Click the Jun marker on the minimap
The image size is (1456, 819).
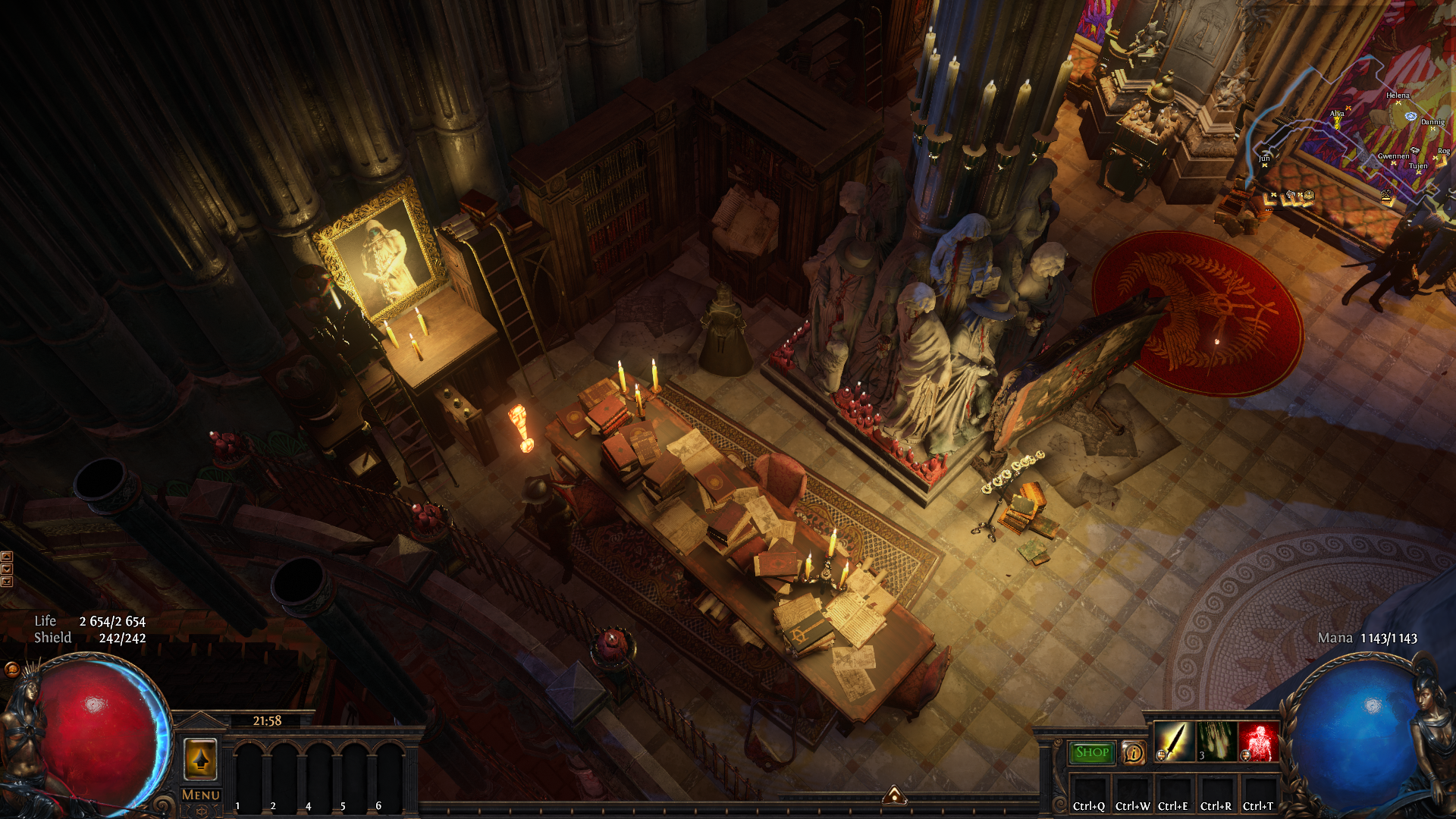tap(1264, 165)
